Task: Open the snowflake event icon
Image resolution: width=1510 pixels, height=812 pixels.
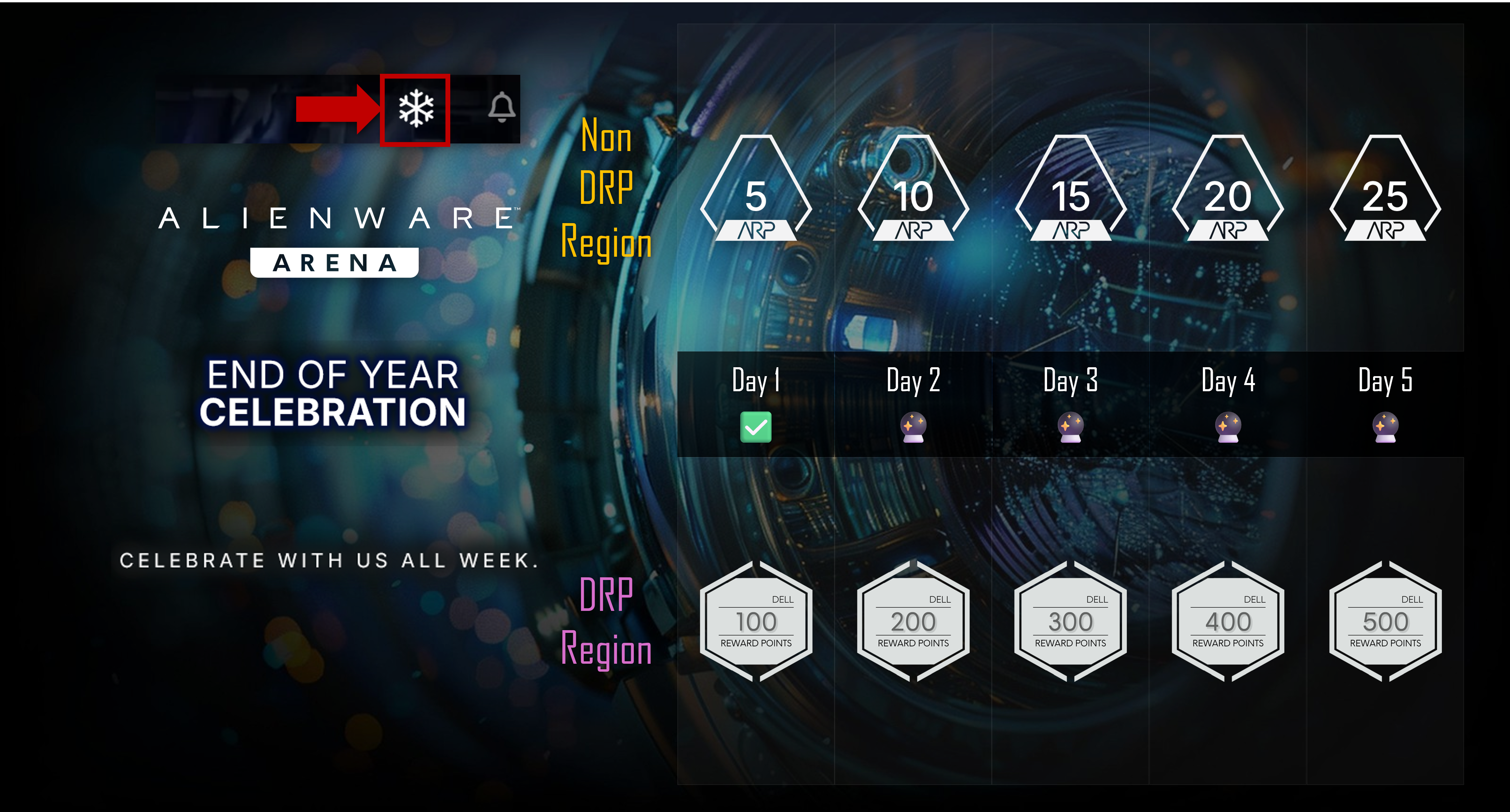Action: point(416,109)
